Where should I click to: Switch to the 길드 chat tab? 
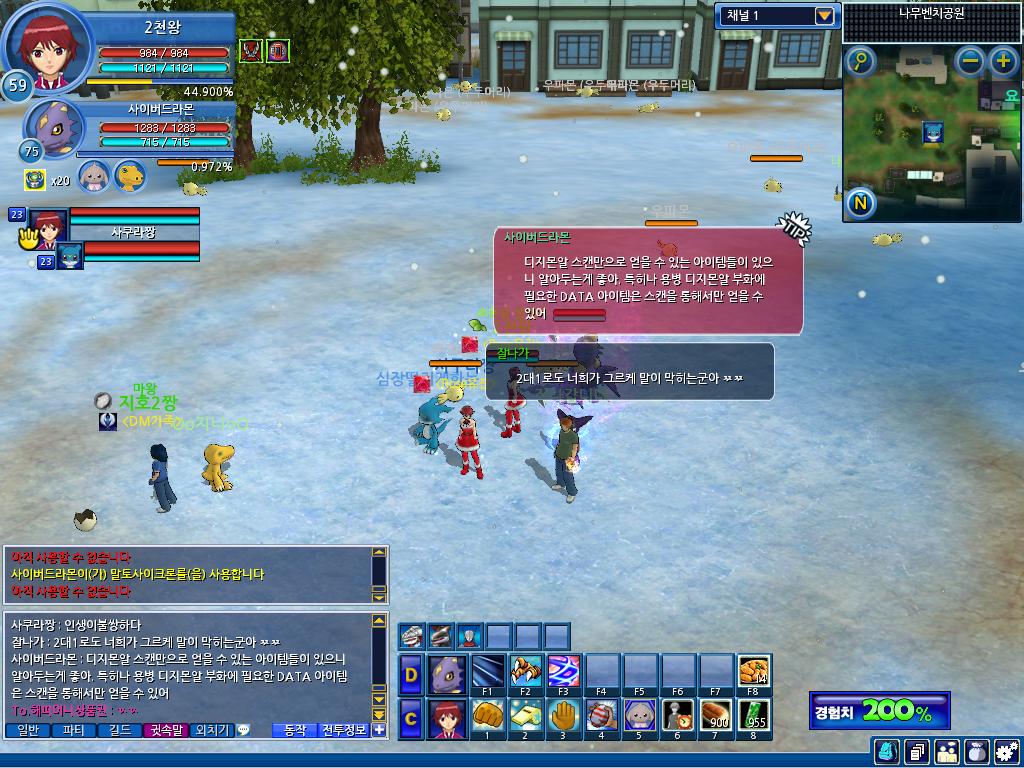pos(120,730)
